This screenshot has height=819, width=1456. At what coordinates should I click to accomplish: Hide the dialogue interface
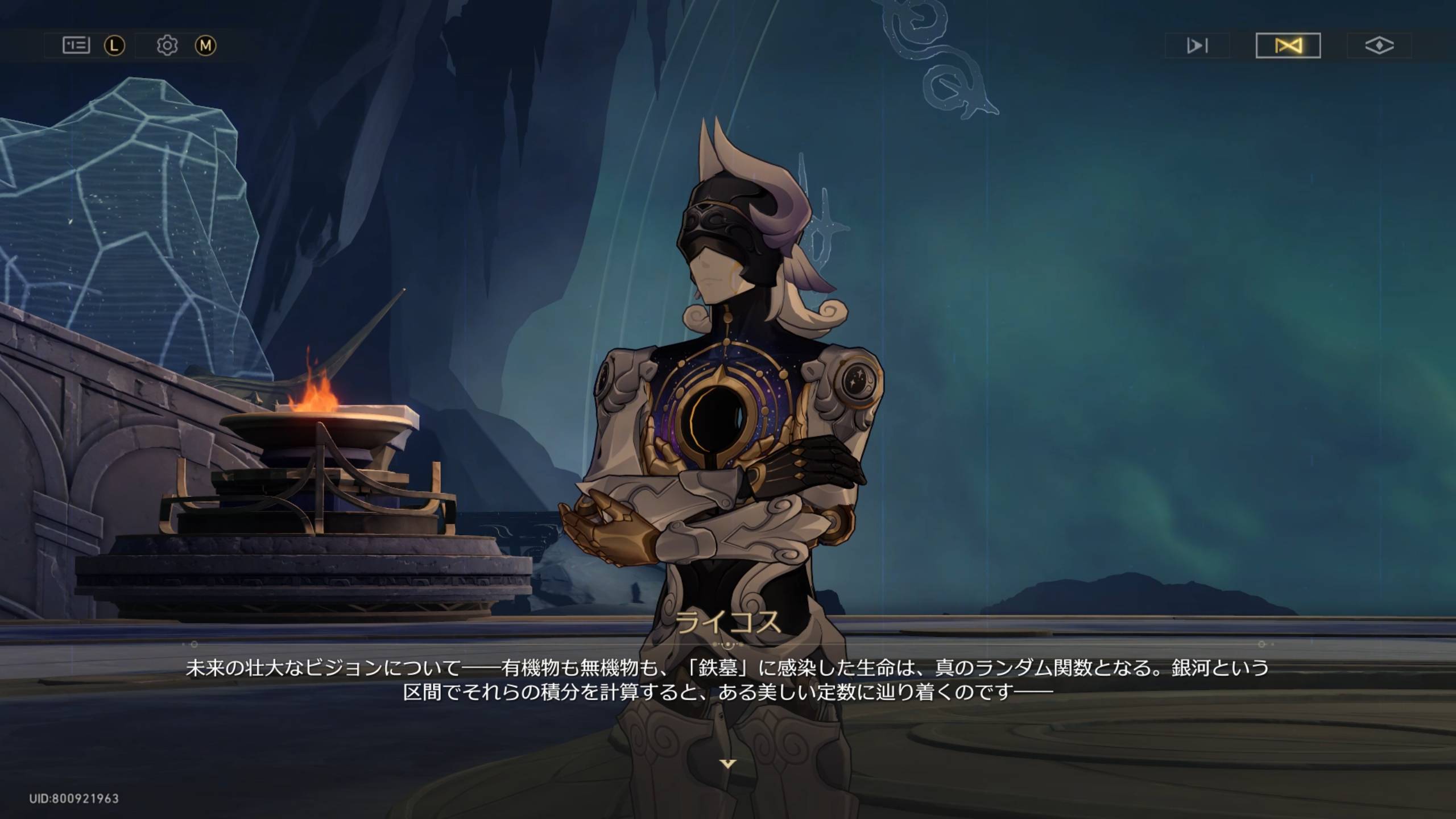[x=1379, y=45]
